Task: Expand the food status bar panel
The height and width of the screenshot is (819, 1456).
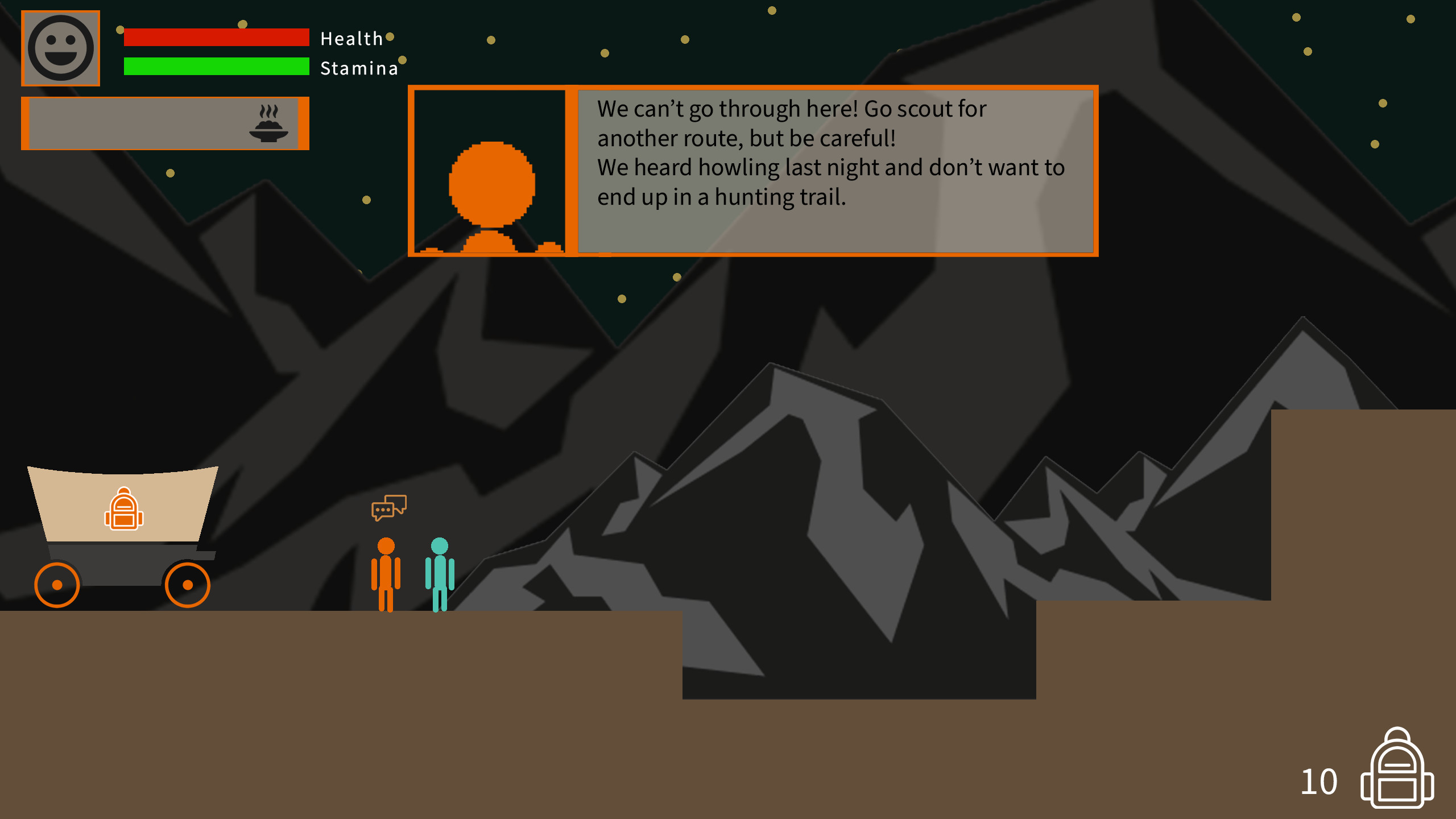Action: point(165,122)
